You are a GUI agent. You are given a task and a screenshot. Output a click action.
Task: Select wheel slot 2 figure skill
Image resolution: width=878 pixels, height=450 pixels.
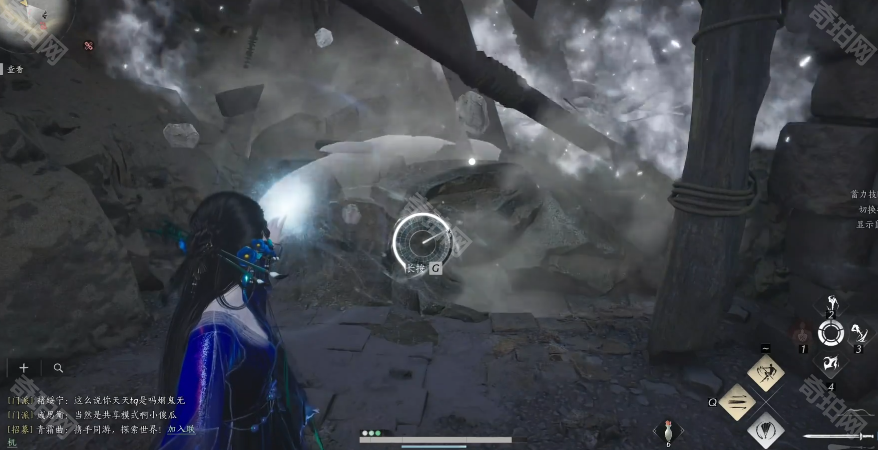pos(830,302)
